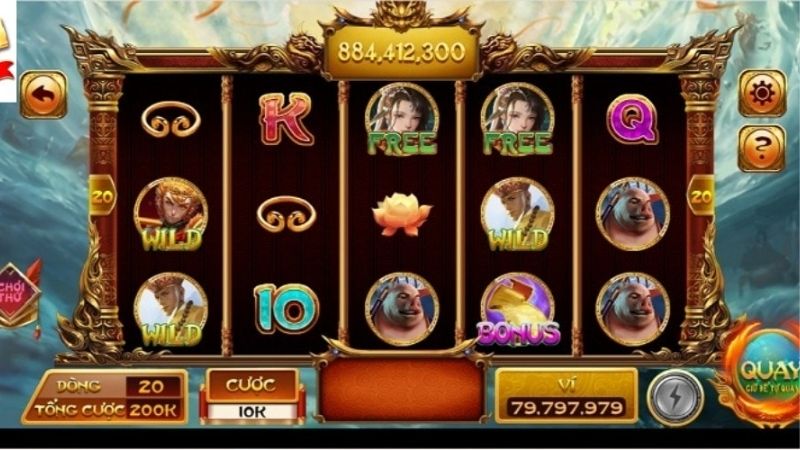800x450 pixels.
Task: Select the Dòng 20 lines panel
Action: click(105, 386)
